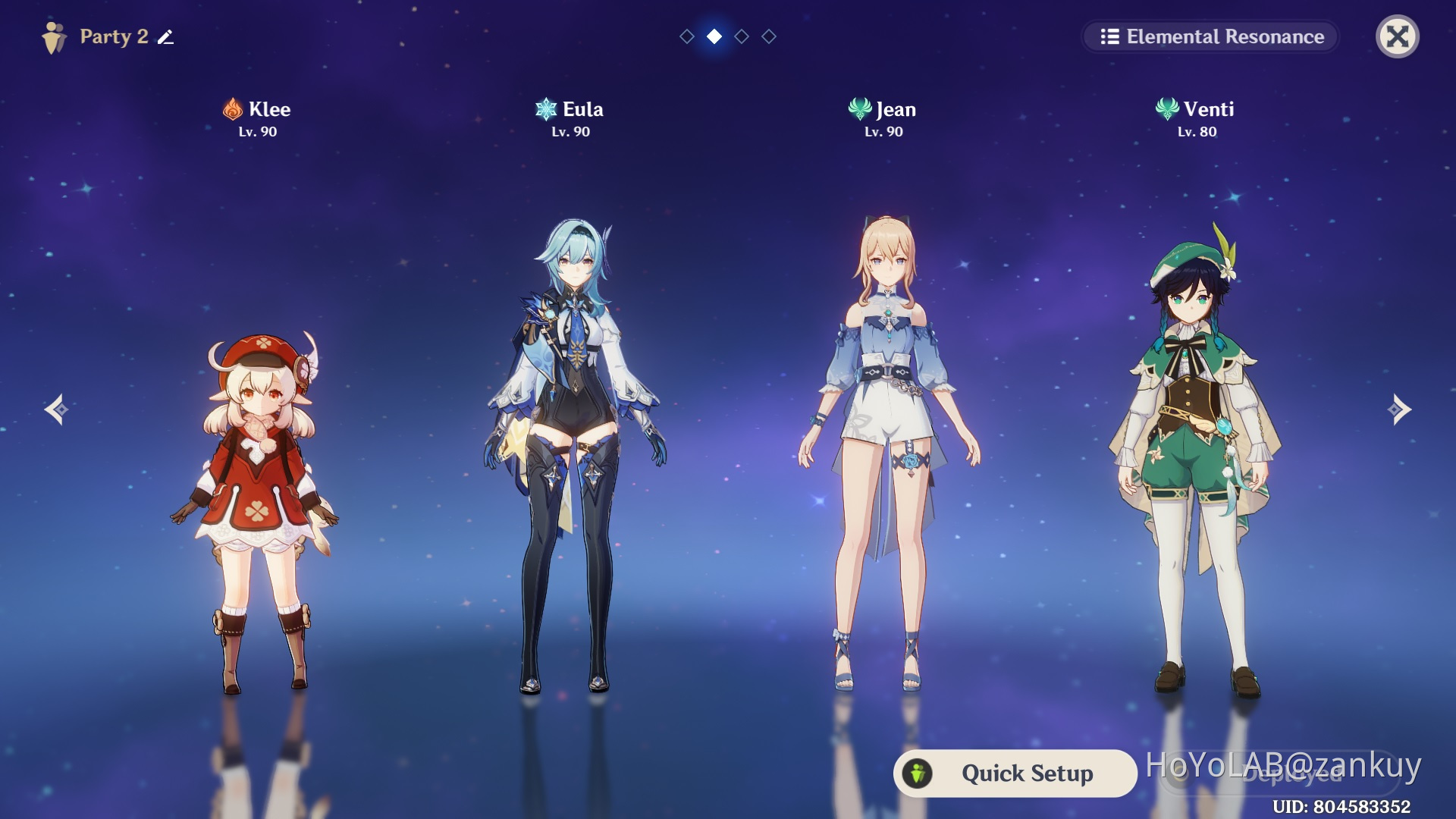Click Venti's Anemo element icon
1456x819 pixels.
click(x=1167, y=109)
